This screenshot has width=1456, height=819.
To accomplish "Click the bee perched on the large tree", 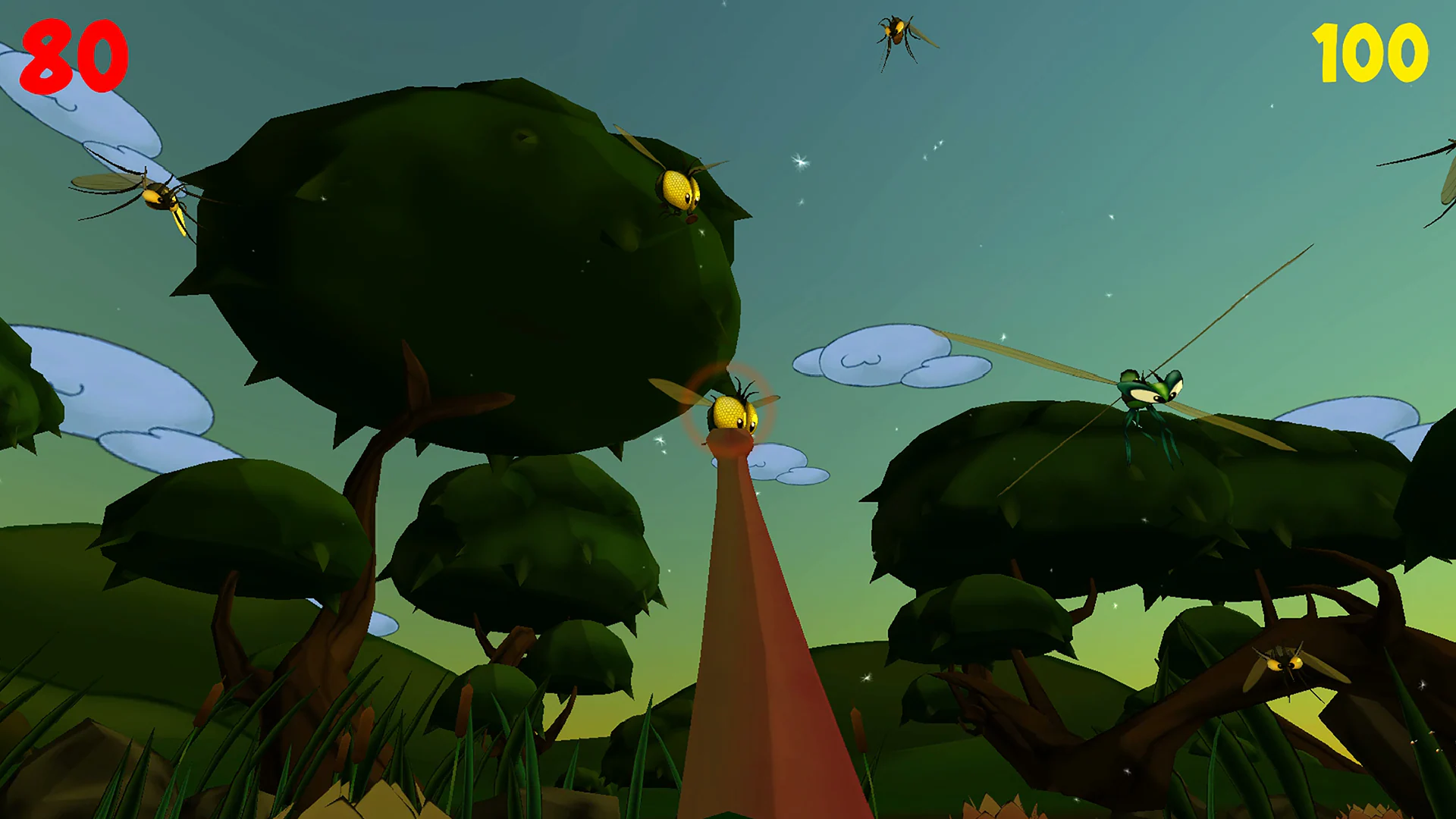I will (677, 188).
